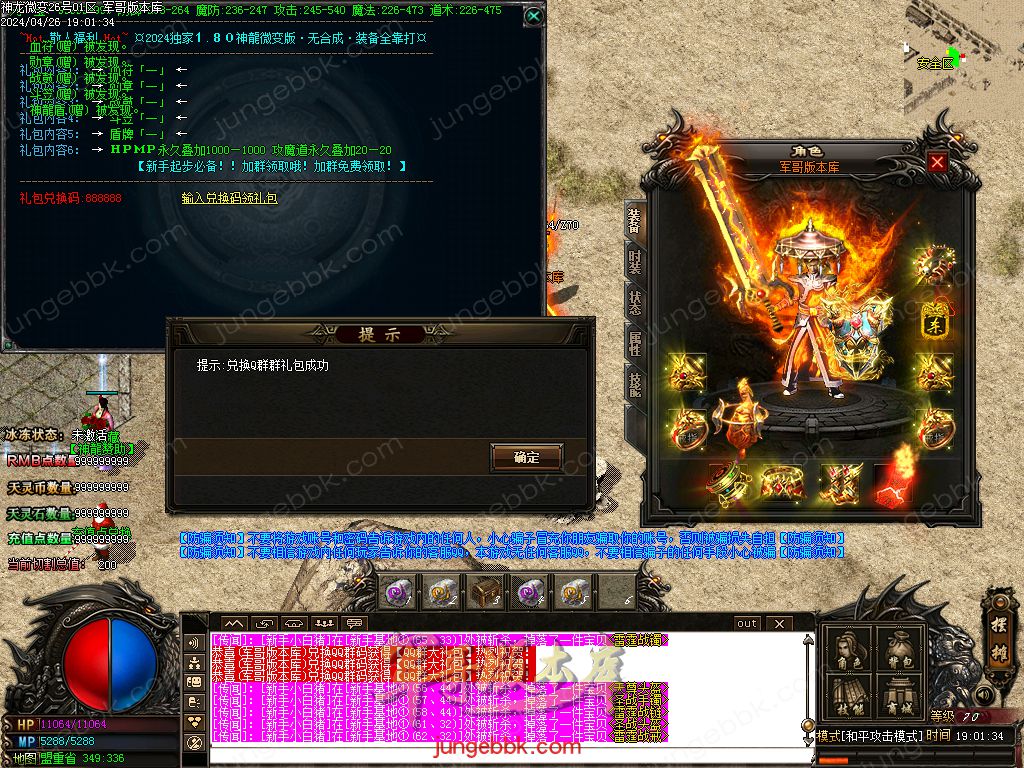Open the 商城 shop button
The width and height of the screenshot is (1024, 768).
pyautogui.click(x=897, y=696)
